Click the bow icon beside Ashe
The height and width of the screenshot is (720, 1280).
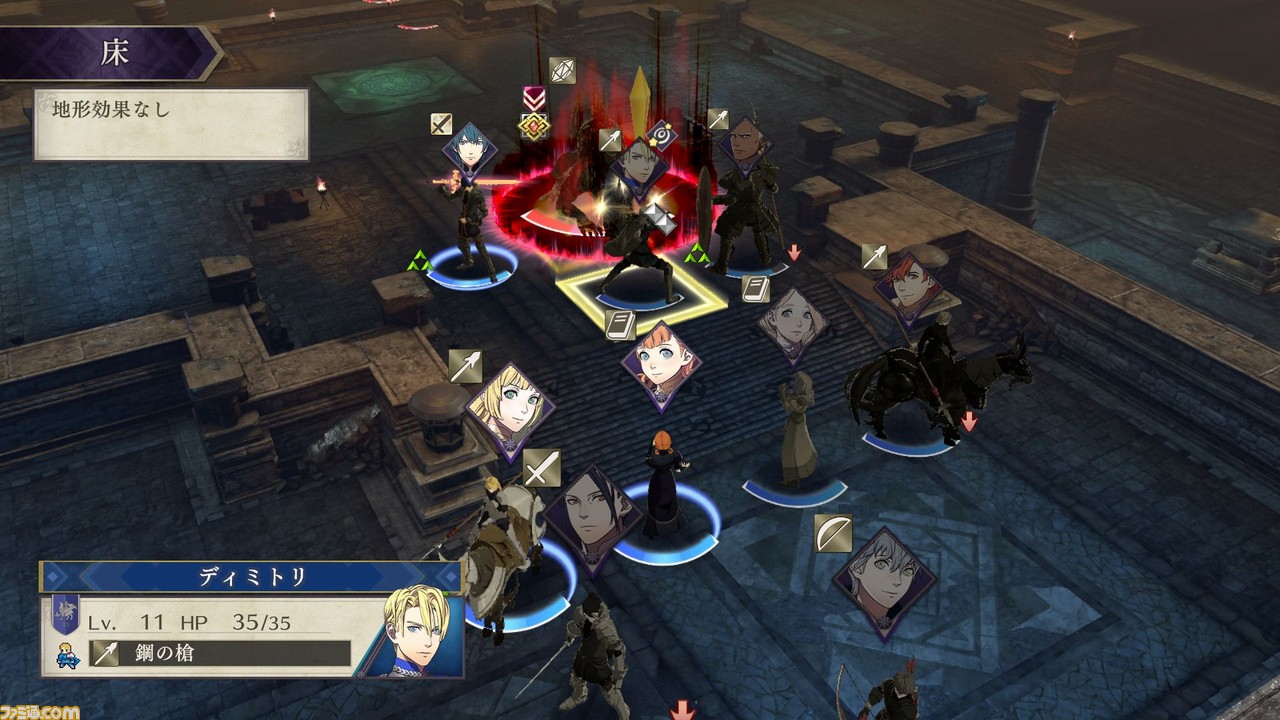(x=832, y=534)
